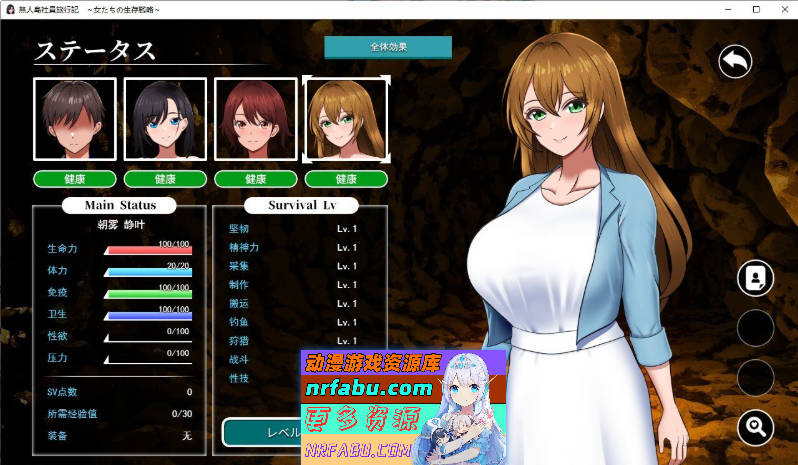The width and height of the screenshot is (798, 465).
Task: Close the game window
Action: (x=783, y=9)
